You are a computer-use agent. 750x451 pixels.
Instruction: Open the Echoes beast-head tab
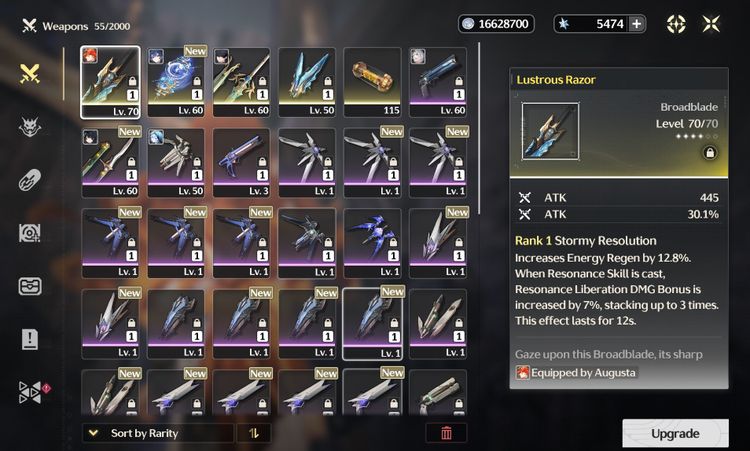pyautogui.click(x=29, y=126)
